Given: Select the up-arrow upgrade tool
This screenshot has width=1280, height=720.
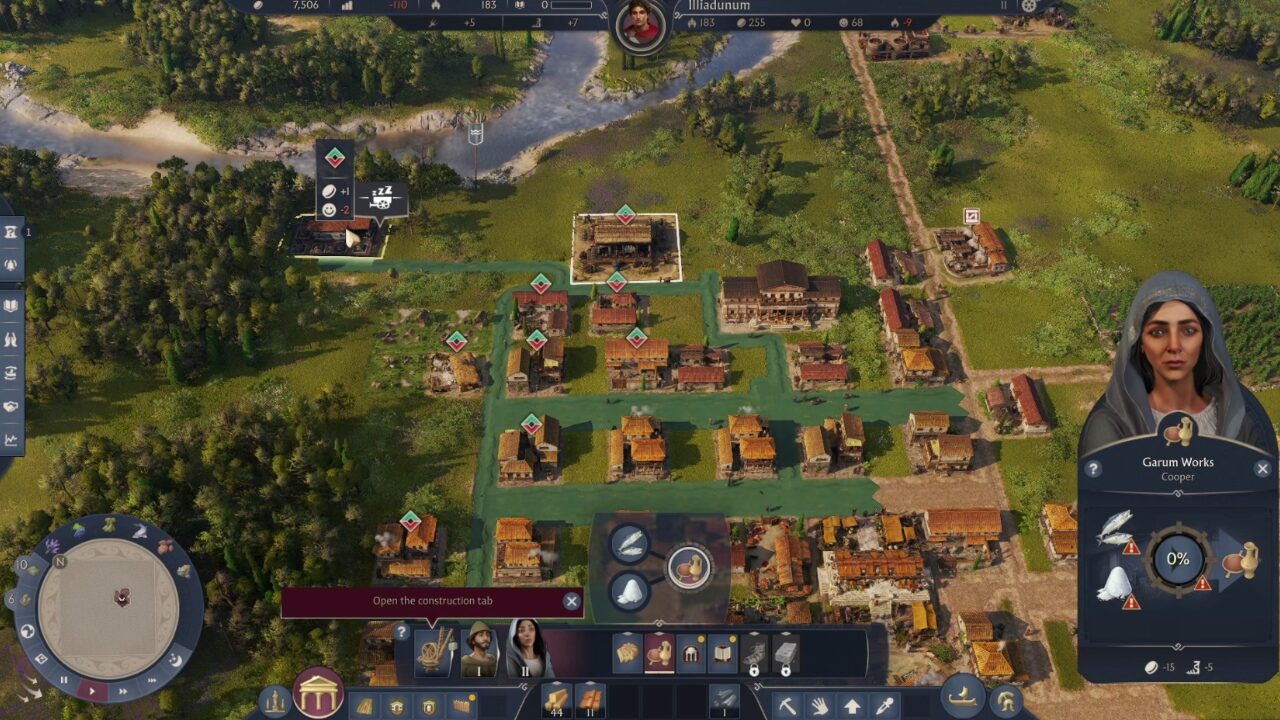Looking at the screenshot, I should click(852, 705).
